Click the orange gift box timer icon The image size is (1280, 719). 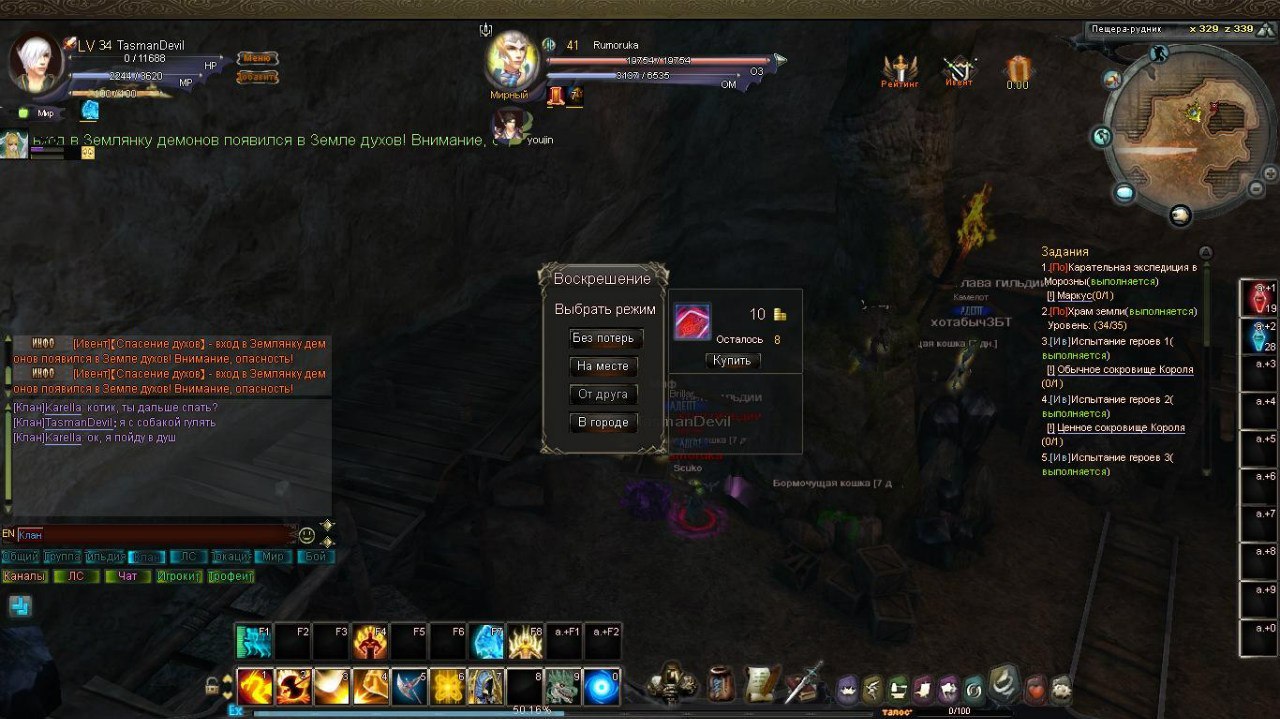(x=1018, y=71)
